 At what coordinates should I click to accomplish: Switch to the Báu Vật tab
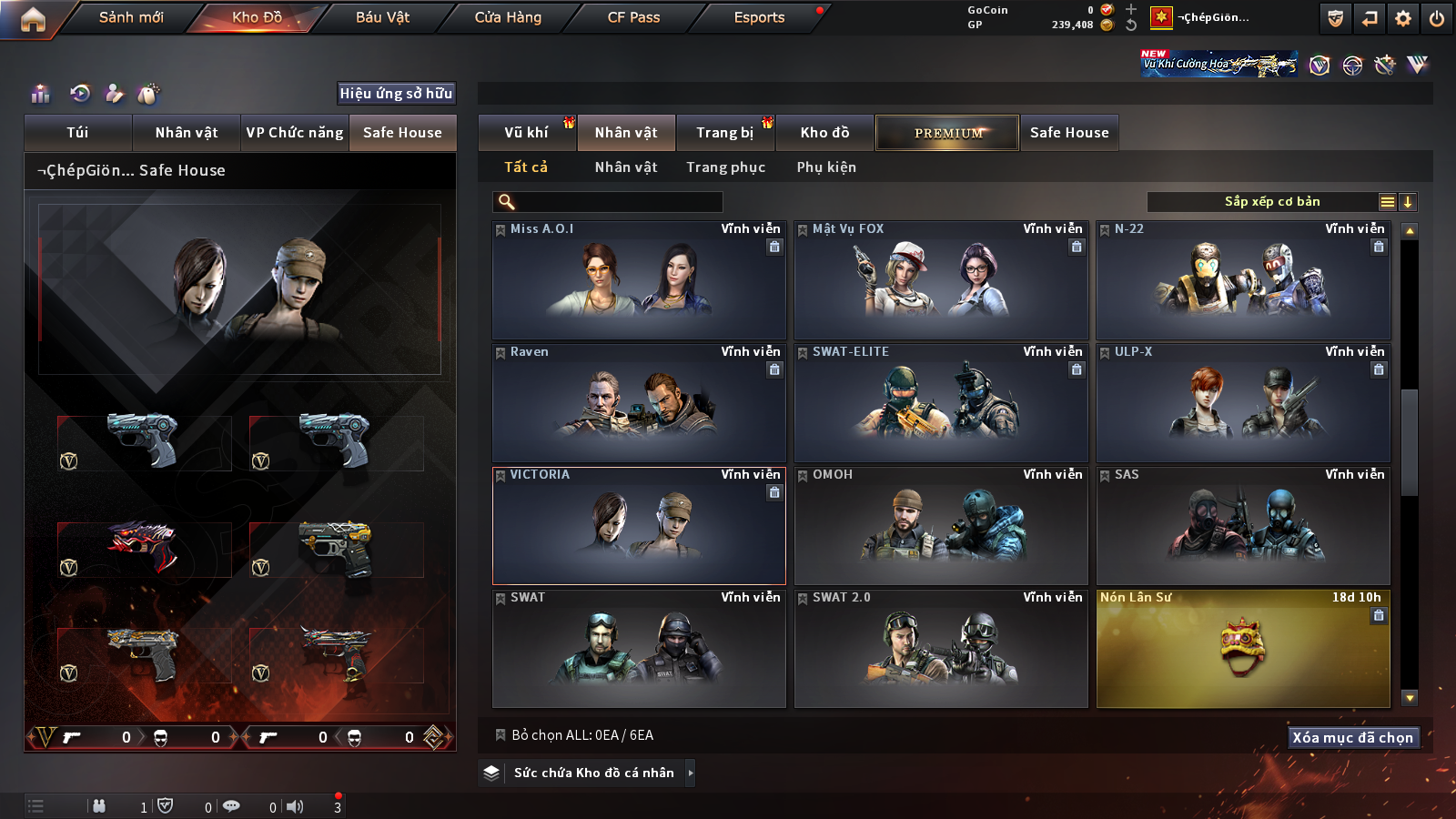pos(382,17)
